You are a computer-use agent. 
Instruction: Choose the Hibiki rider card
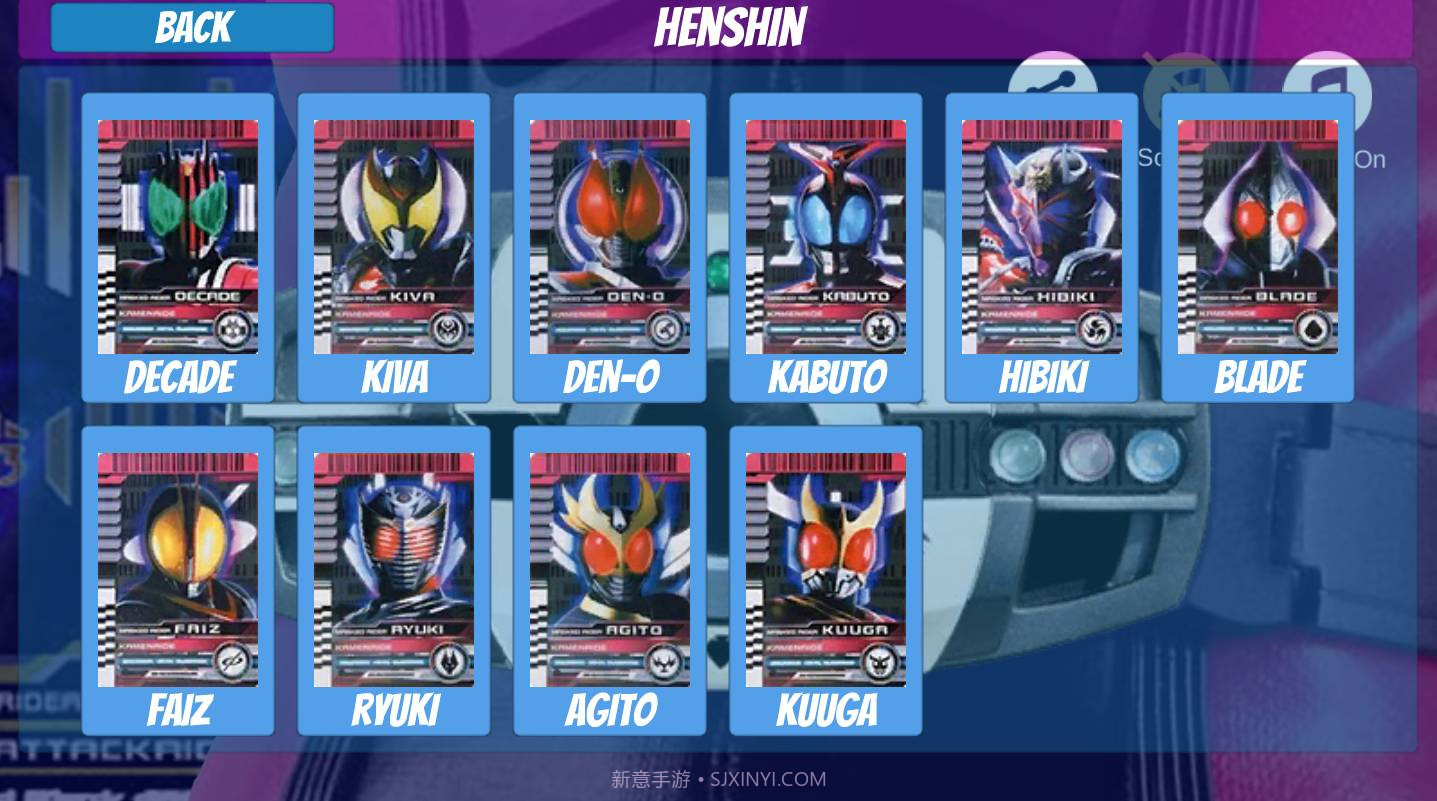(x=1042, y=238)
